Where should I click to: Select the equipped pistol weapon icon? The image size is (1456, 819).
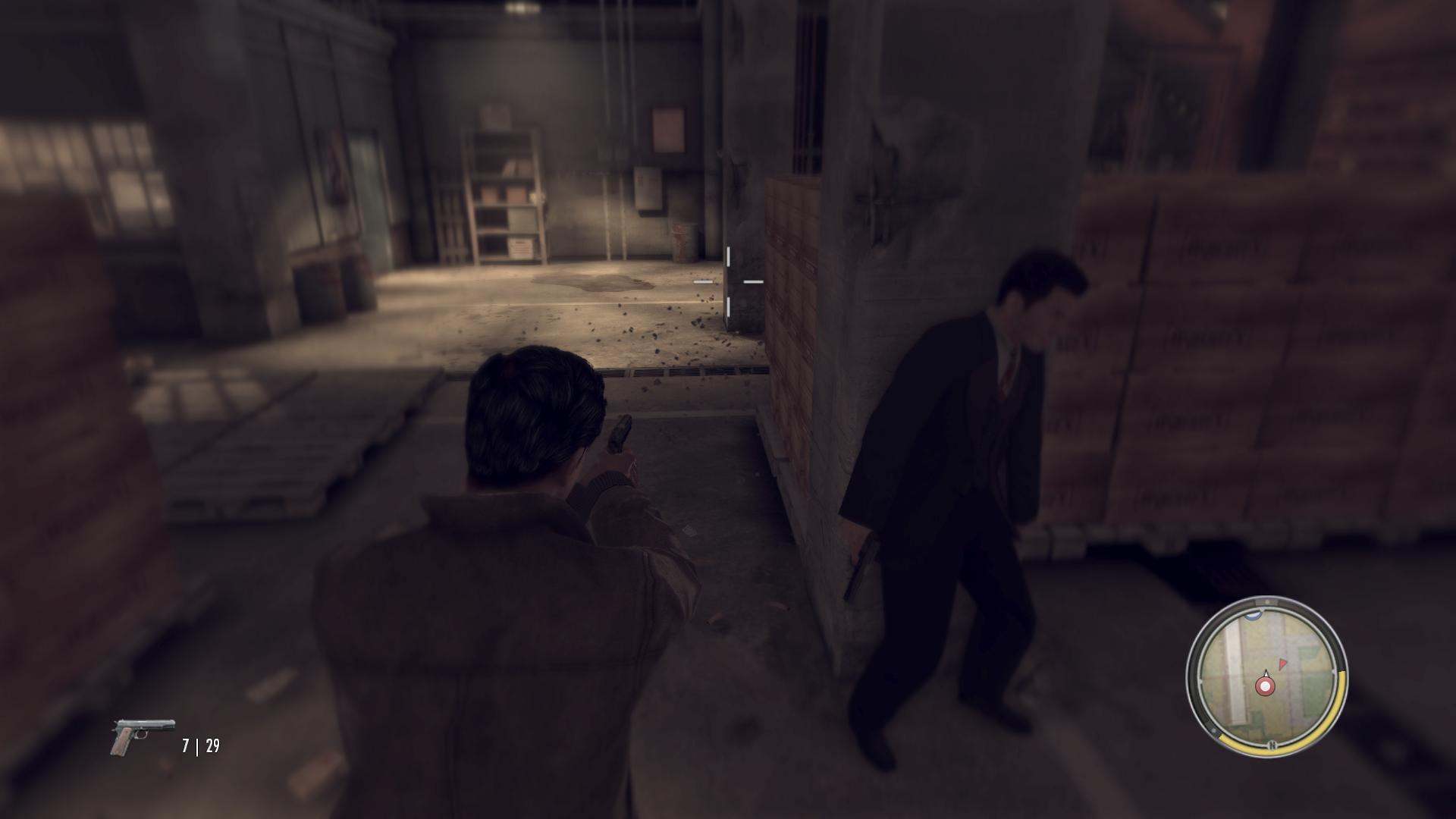(143, 736)
